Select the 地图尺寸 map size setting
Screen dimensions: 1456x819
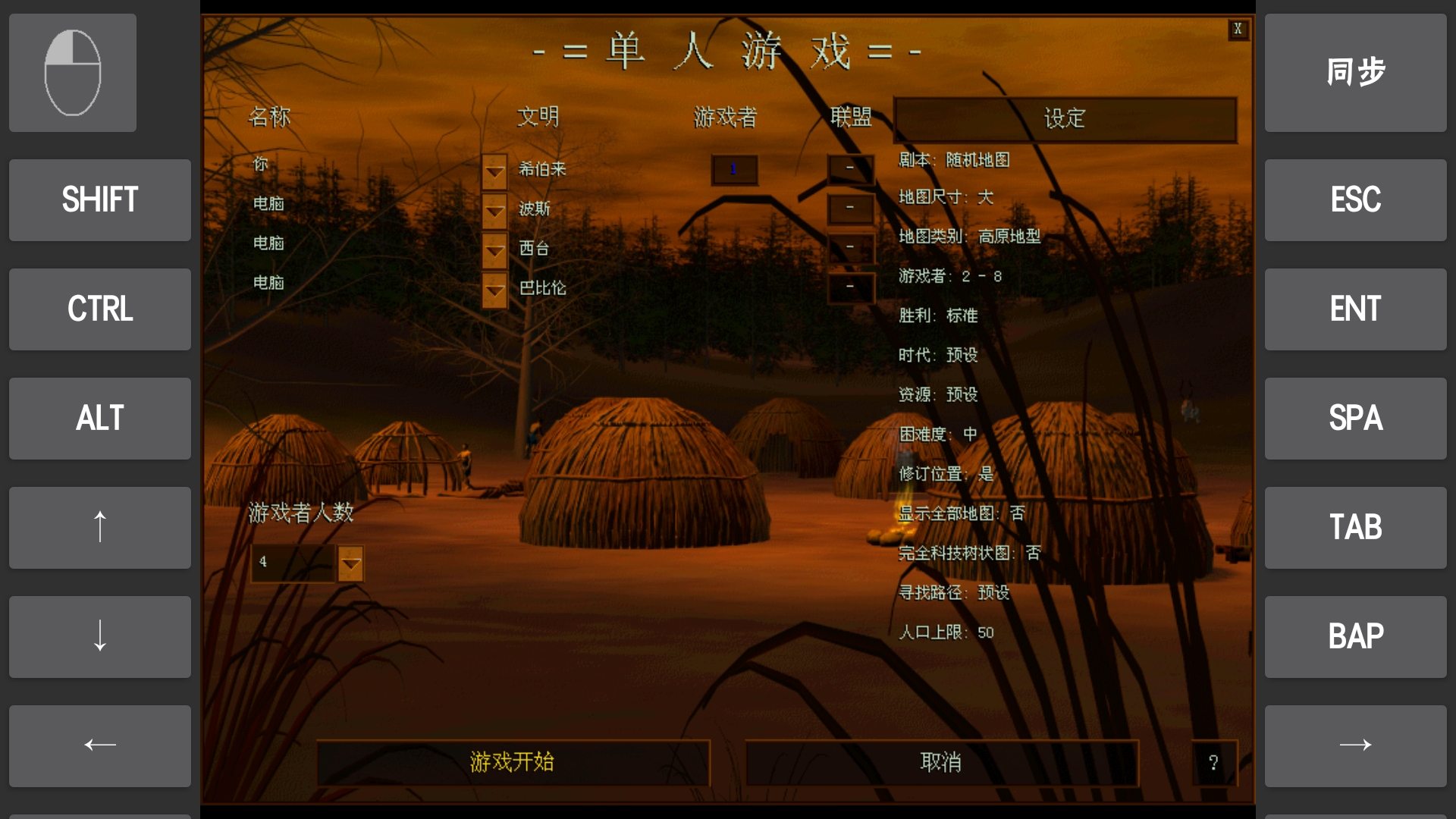[948, 197]
